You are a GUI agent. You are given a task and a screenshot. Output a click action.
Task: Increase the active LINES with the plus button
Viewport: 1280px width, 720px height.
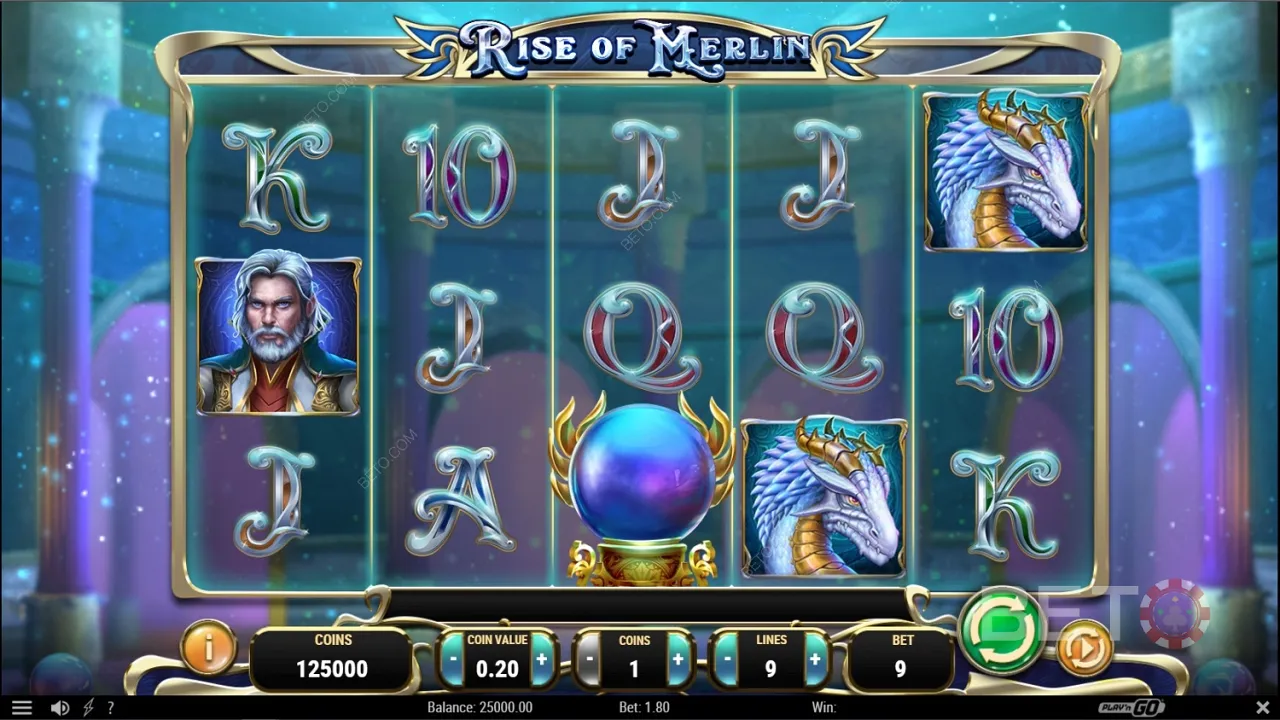[814, 658]
